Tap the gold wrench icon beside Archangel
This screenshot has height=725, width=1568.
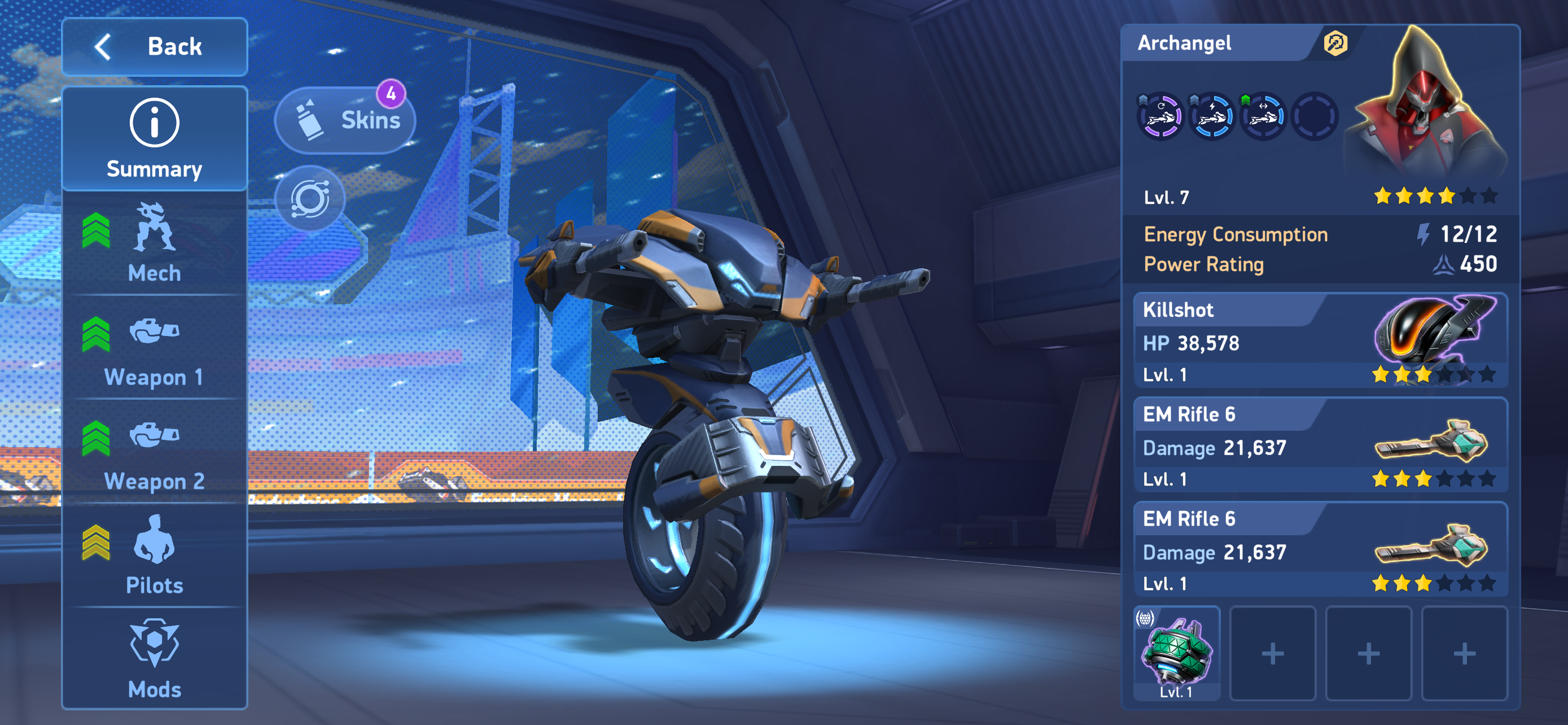[x=1335, y=43]
